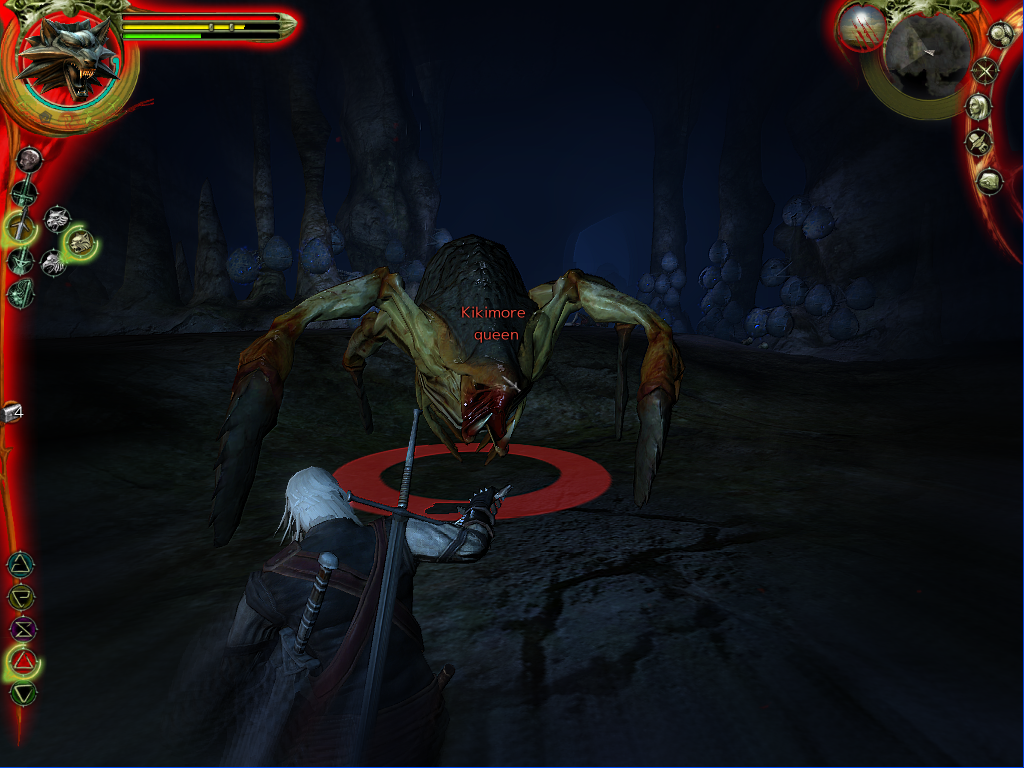Choose the highlighted sword weapon slot
Image resolution: width=1024 pixels, height=768 pixels.
20,226
